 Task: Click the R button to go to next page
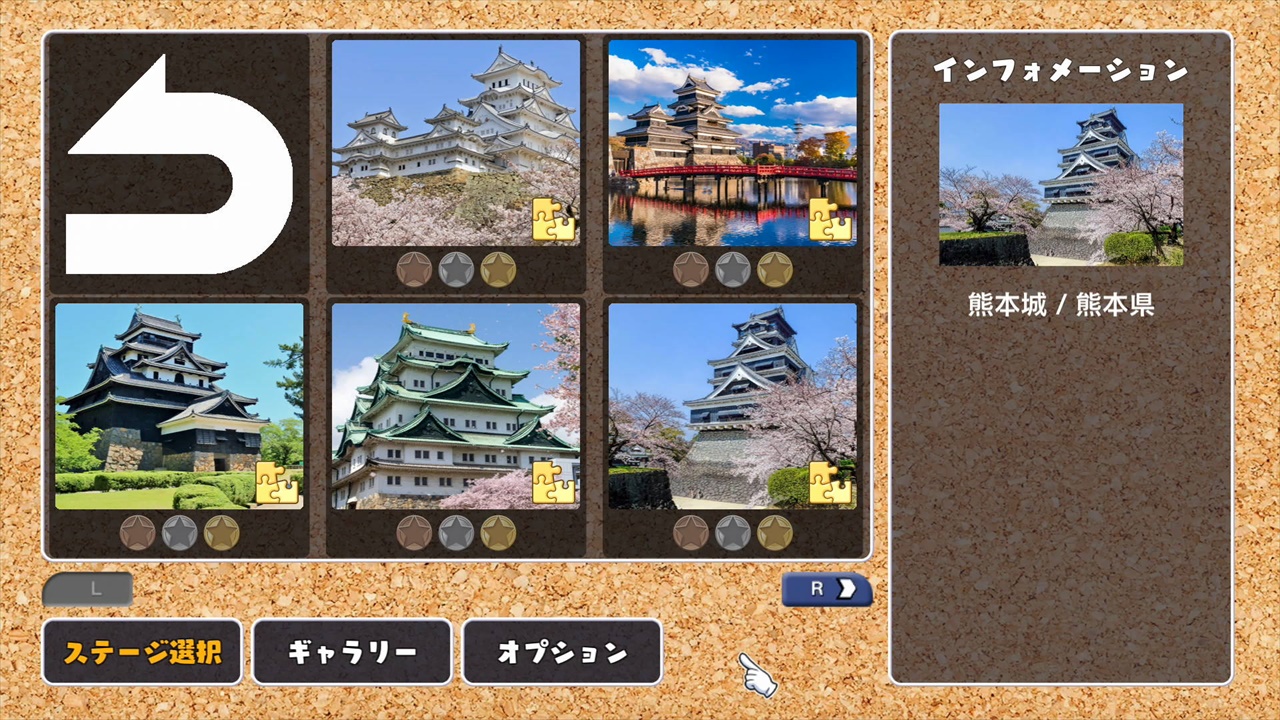coord(826,590)
